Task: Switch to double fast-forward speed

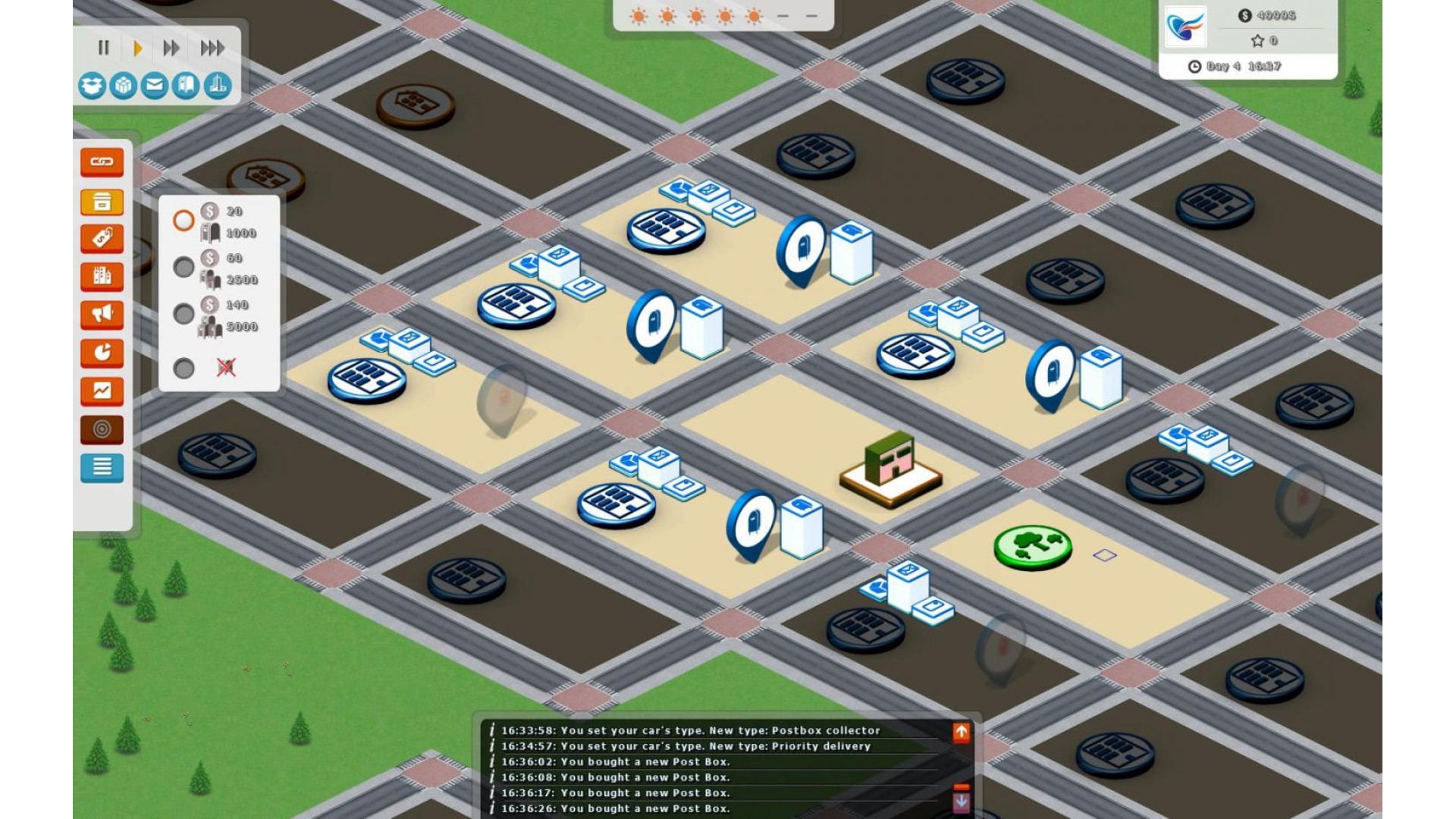Action: point(171,49)
